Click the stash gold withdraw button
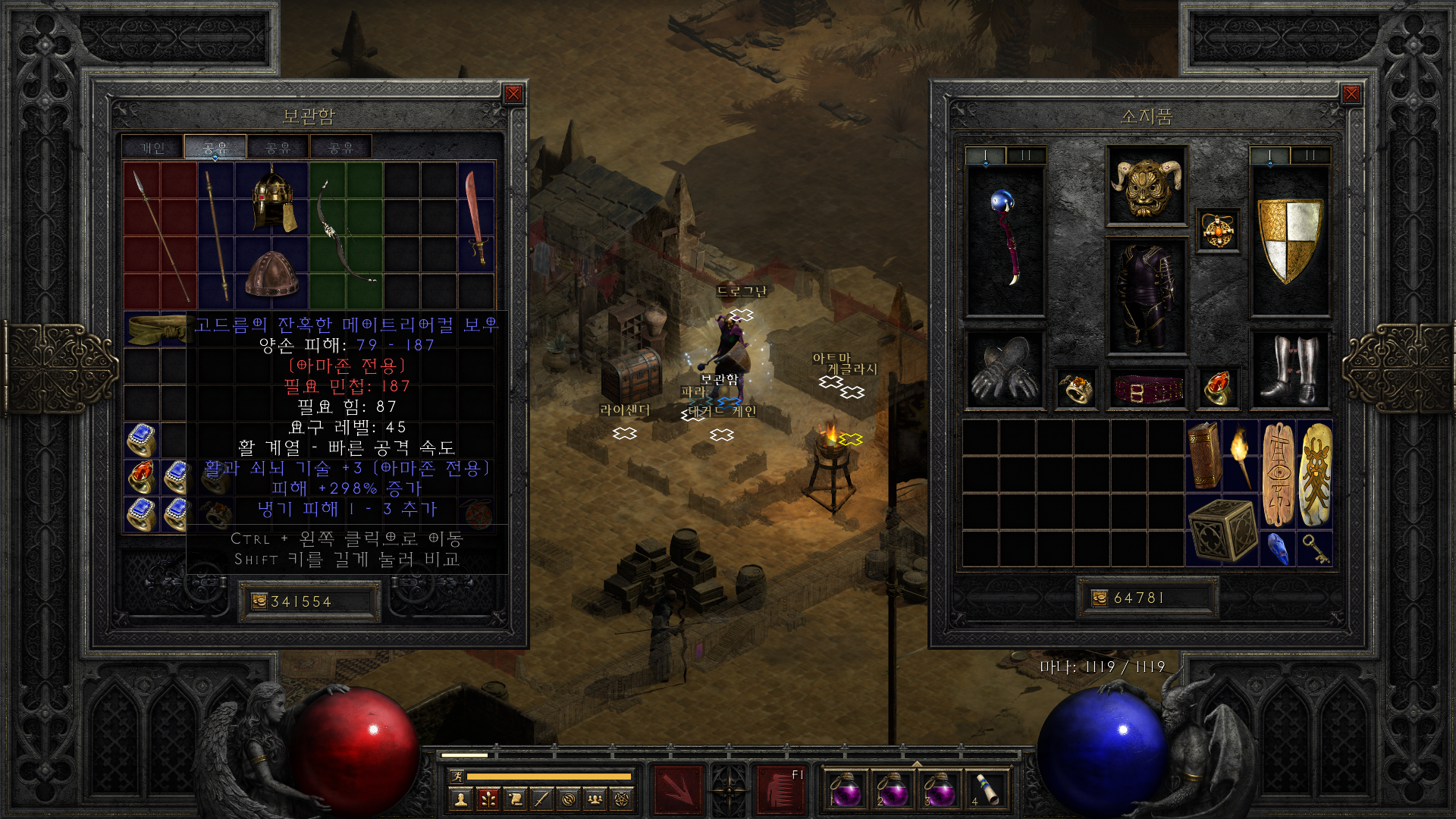Image resolution: width=1456 pixels, height=819 pixels. (259, 601)
